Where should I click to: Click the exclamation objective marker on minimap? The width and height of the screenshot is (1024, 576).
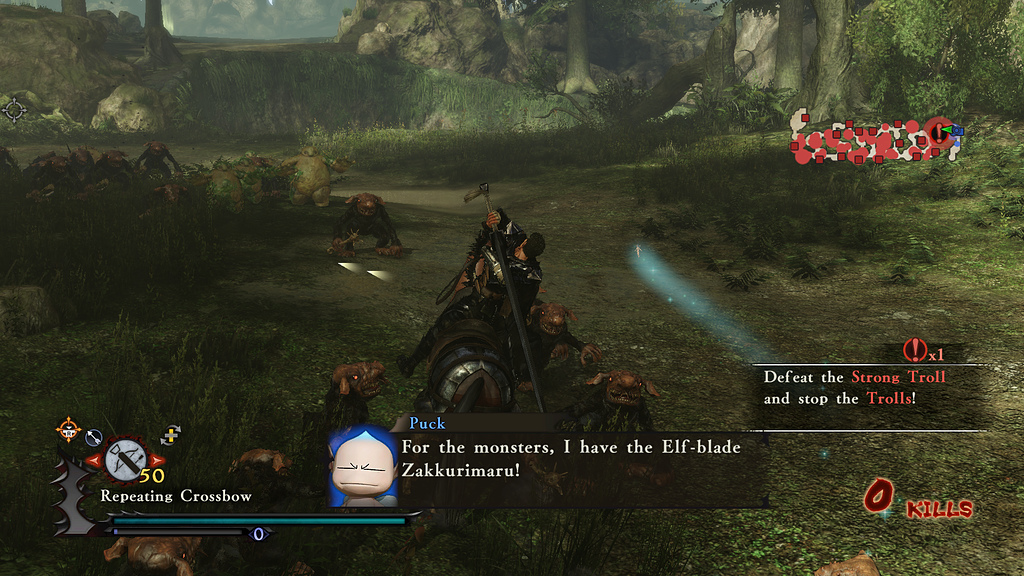pyautogui.click(x=937, y=131)
